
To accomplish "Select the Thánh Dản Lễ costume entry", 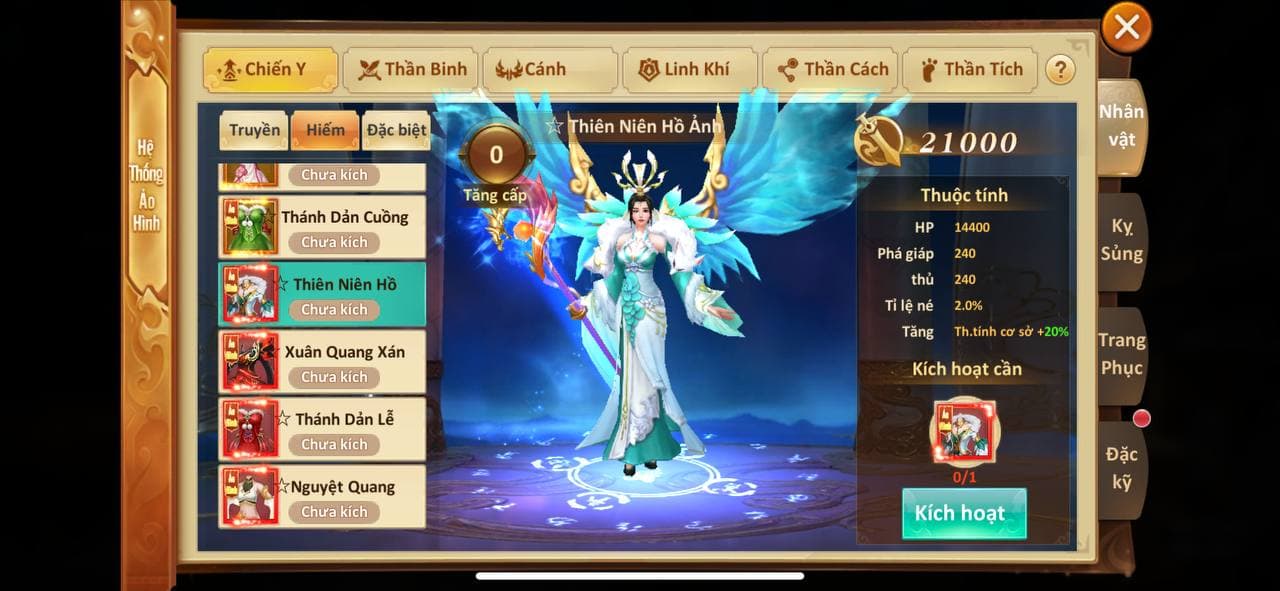I will (x=322, y=429).
